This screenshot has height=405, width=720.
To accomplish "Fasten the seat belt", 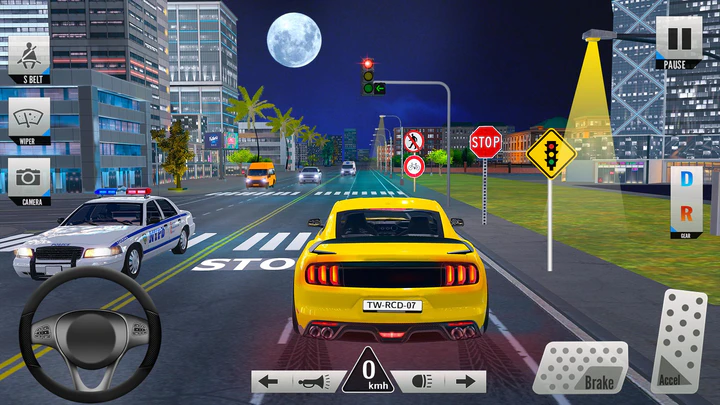I will 28,55.
